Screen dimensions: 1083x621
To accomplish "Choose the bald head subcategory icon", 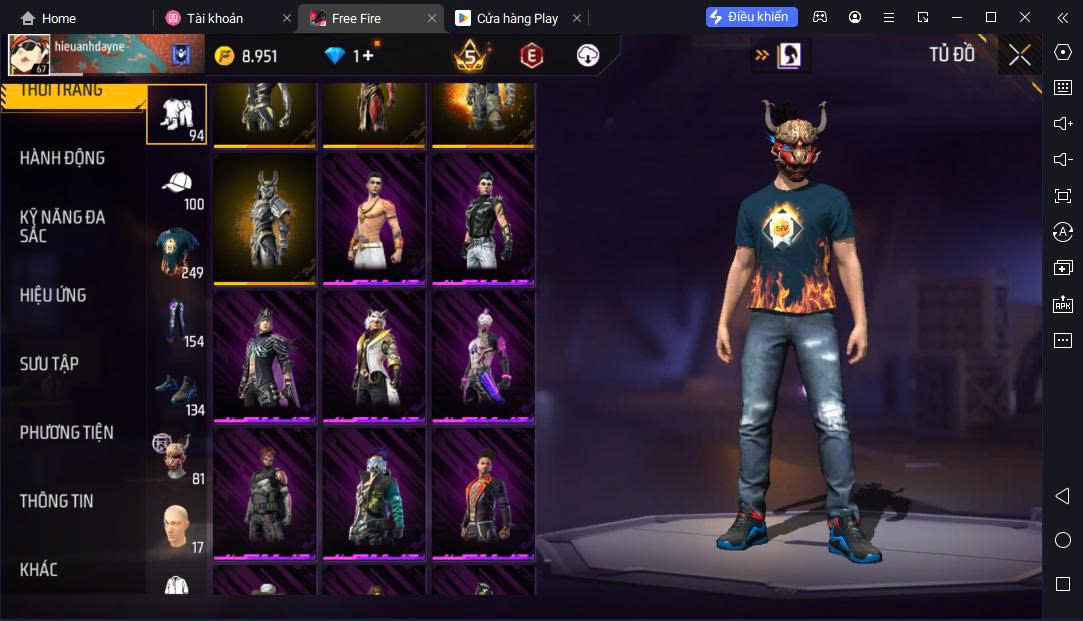I will pyautogui.click(x=177, y=526).
